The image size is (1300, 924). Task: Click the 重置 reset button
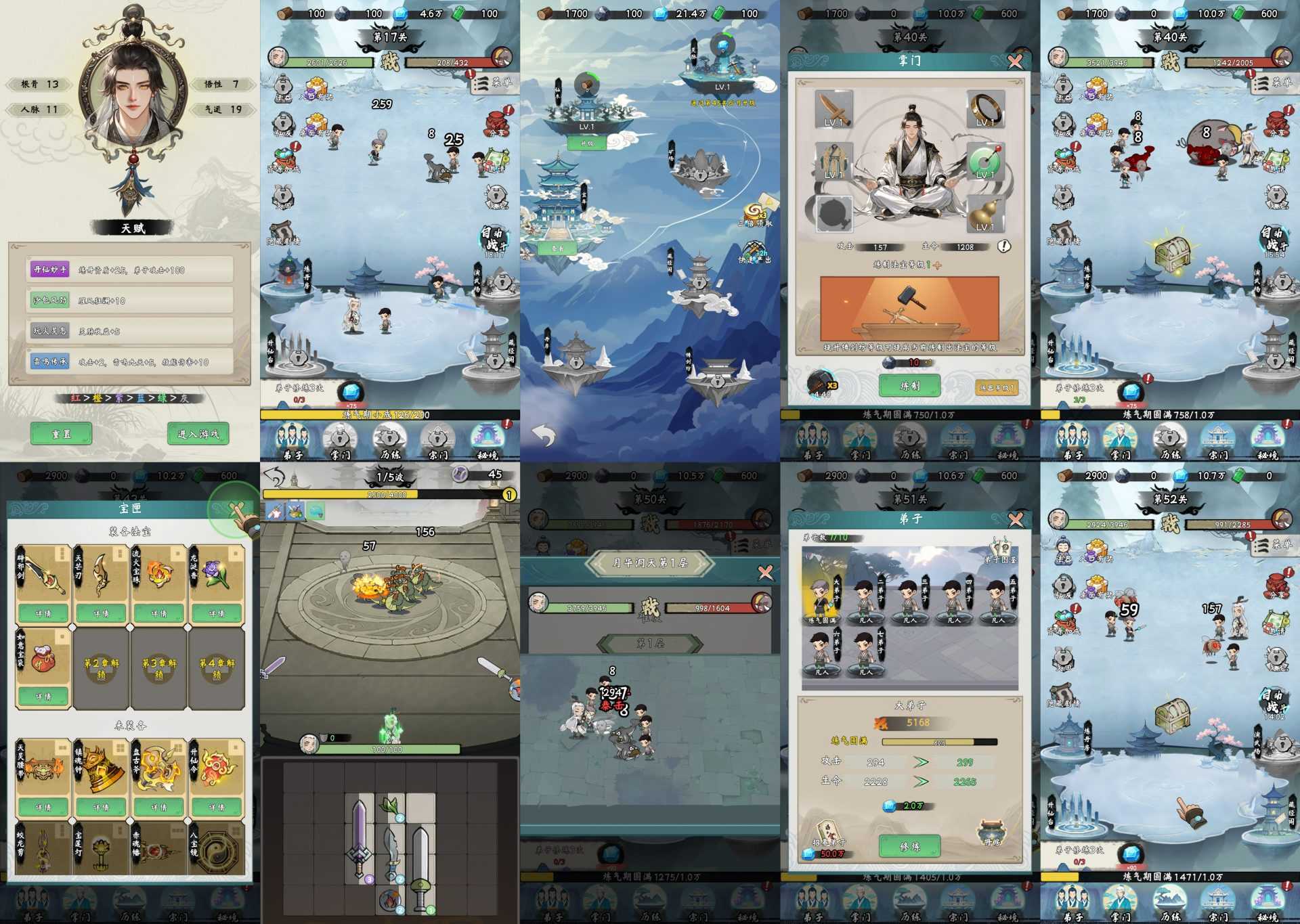coord(61,433)
